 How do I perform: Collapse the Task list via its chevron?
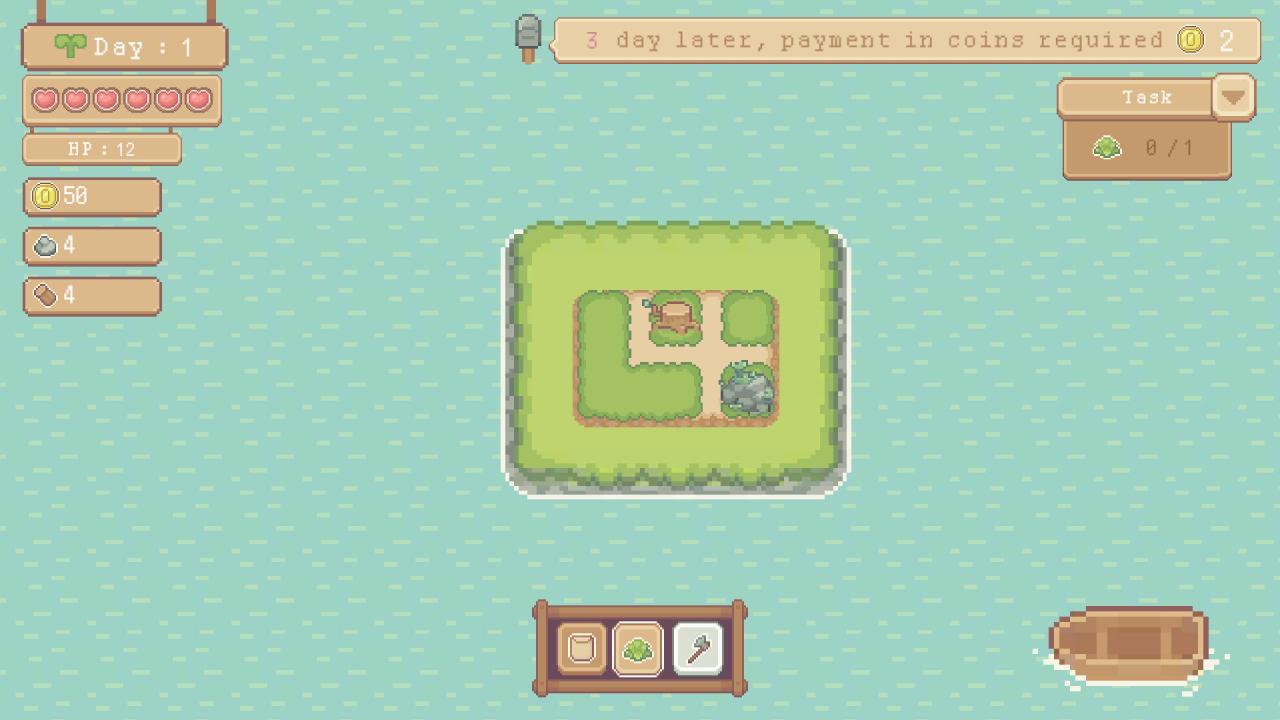pyautogui.click(x=1233, y=97)
